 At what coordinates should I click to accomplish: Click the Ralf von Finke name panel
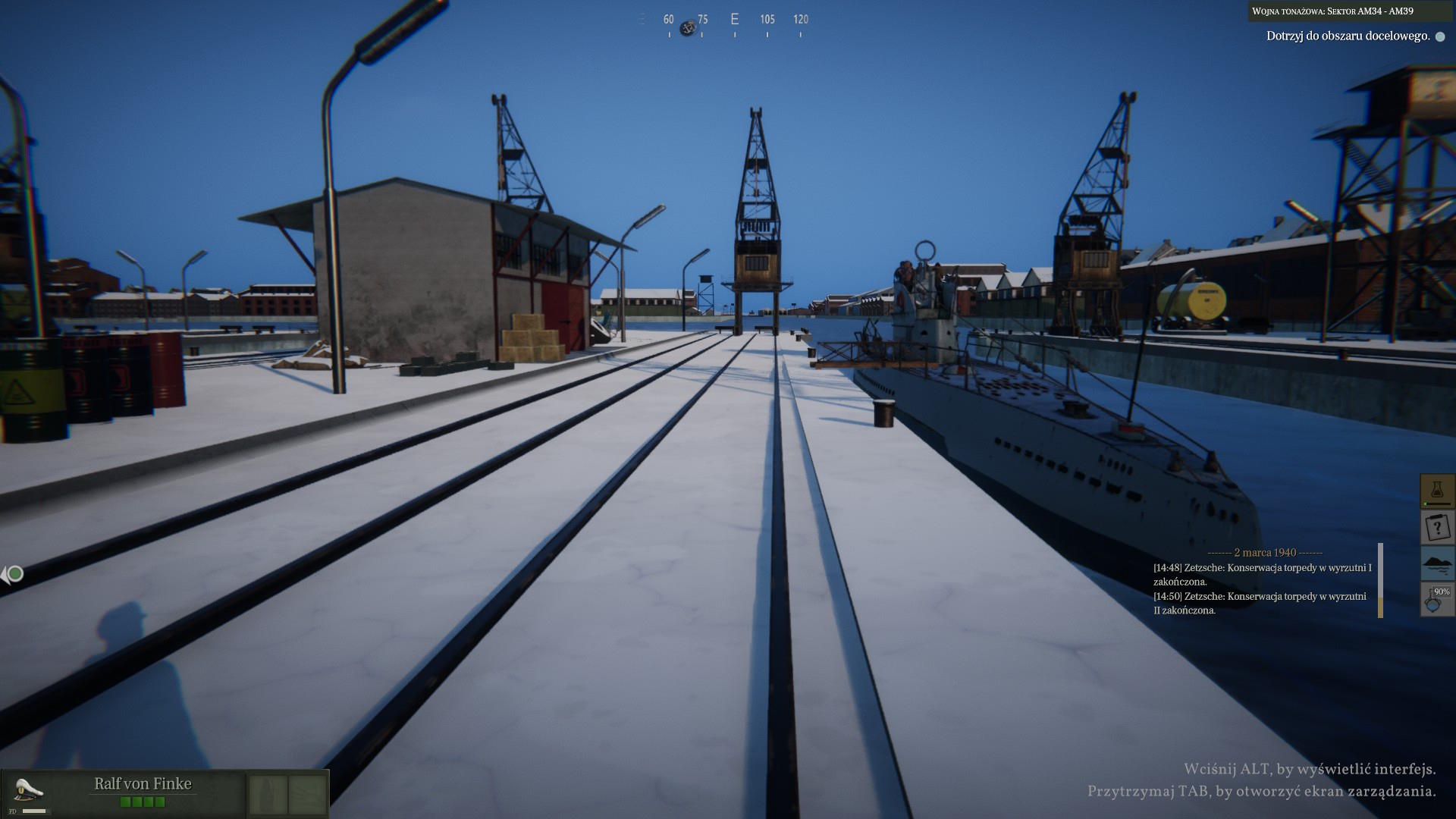pos(143,784)
